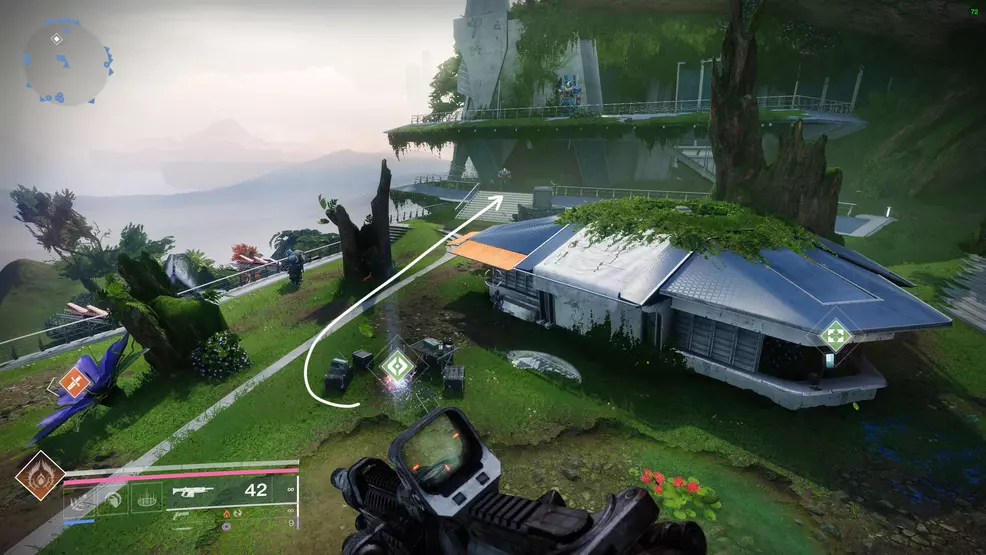Choose the orange diamond waypoint marker
Viewport: 986px width, 555px height.
coord(74,382)
